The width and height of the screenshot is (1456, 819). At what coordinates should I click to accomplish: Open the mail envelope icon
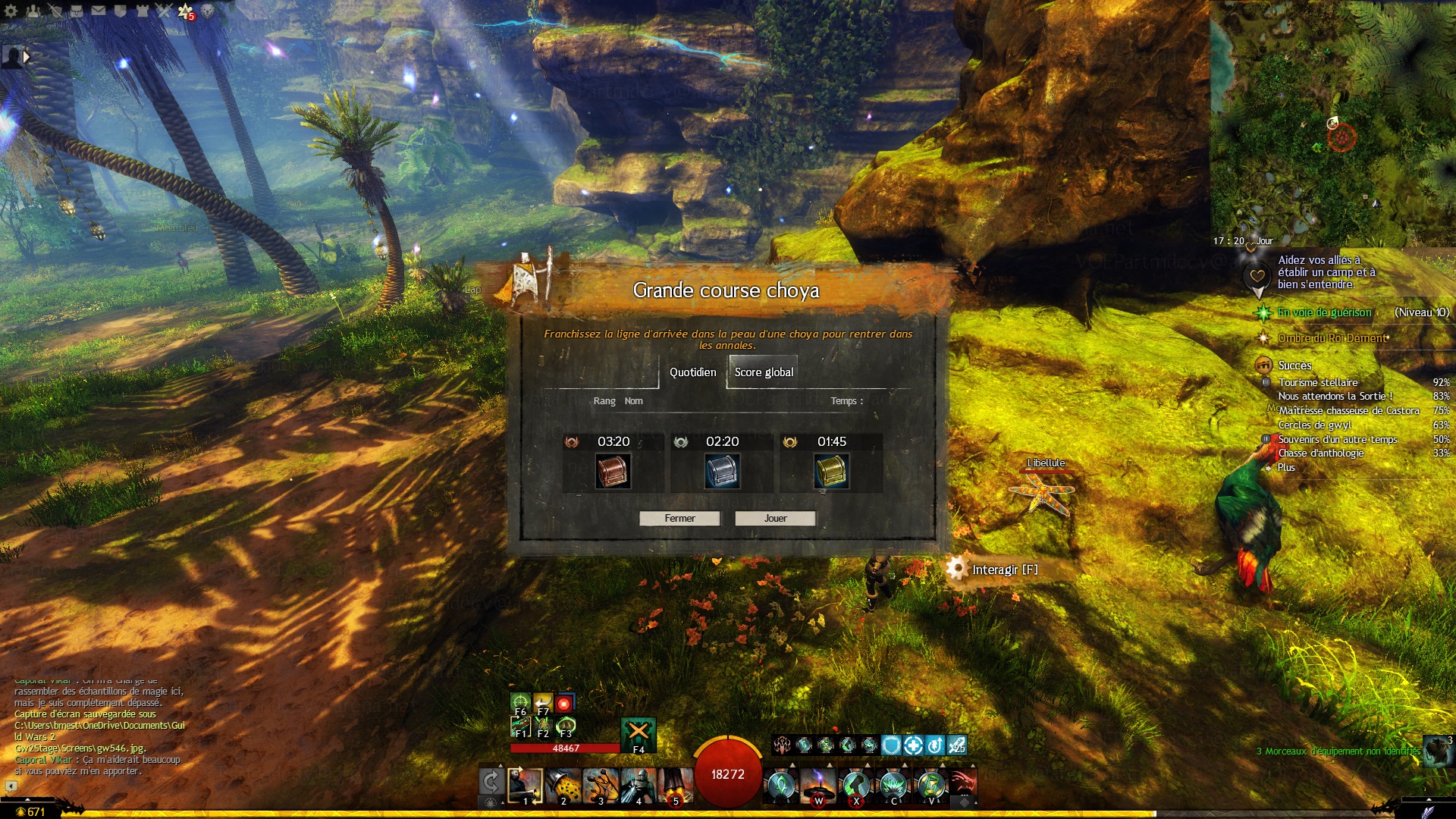tap(99, 11)
